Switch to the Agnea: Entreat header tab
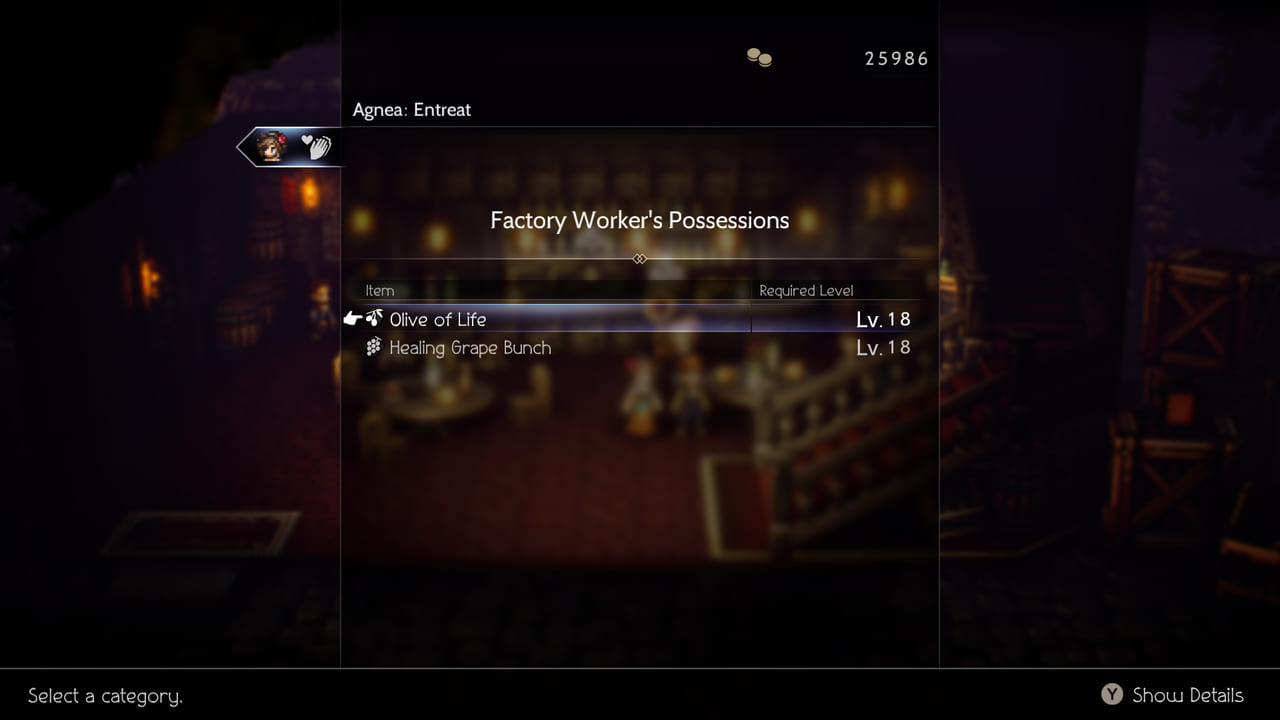This screenshot has width=1280, height=720. coord(410,109)
